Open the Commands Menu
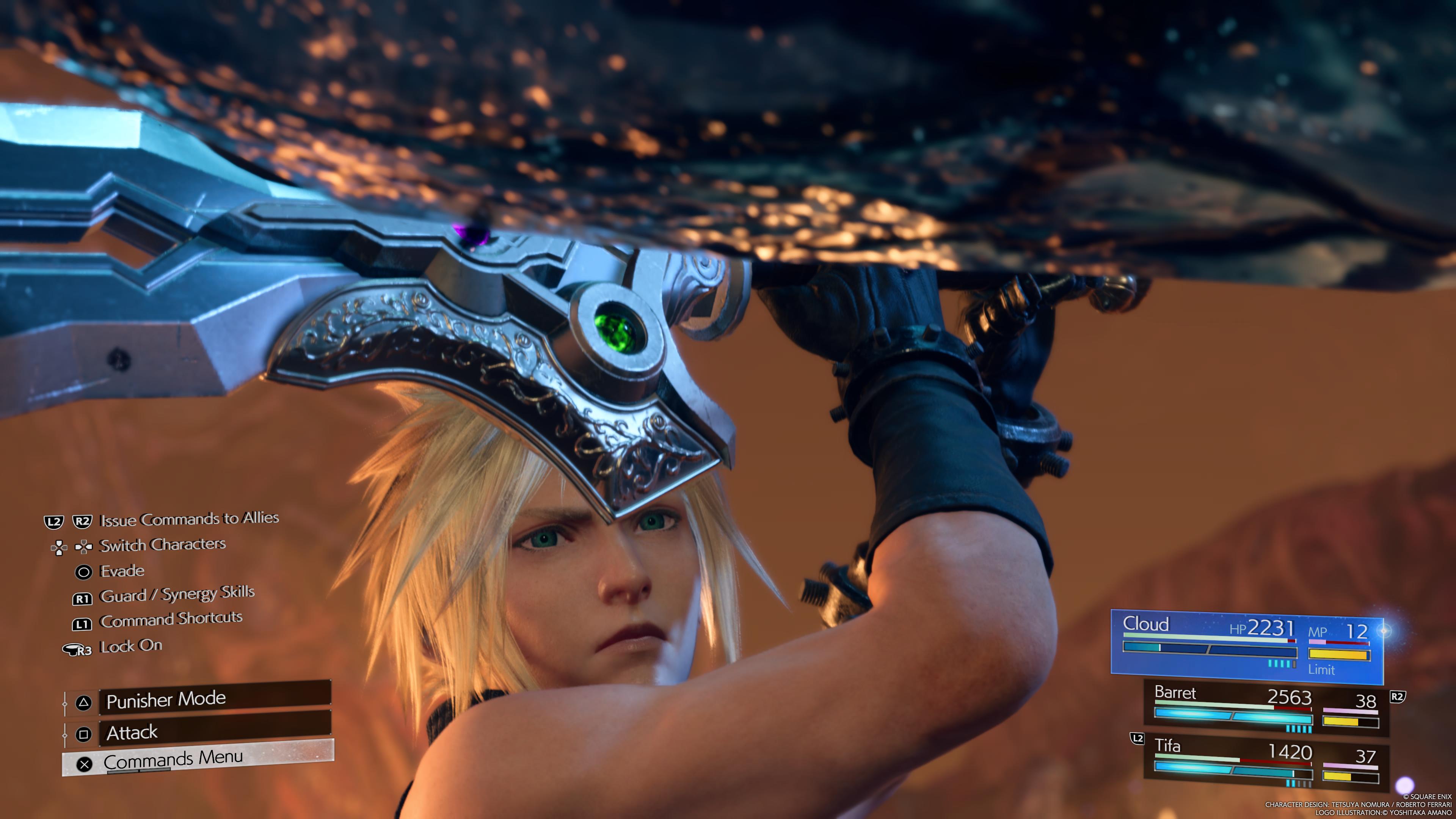1456x819 pixels. [198, 759]
